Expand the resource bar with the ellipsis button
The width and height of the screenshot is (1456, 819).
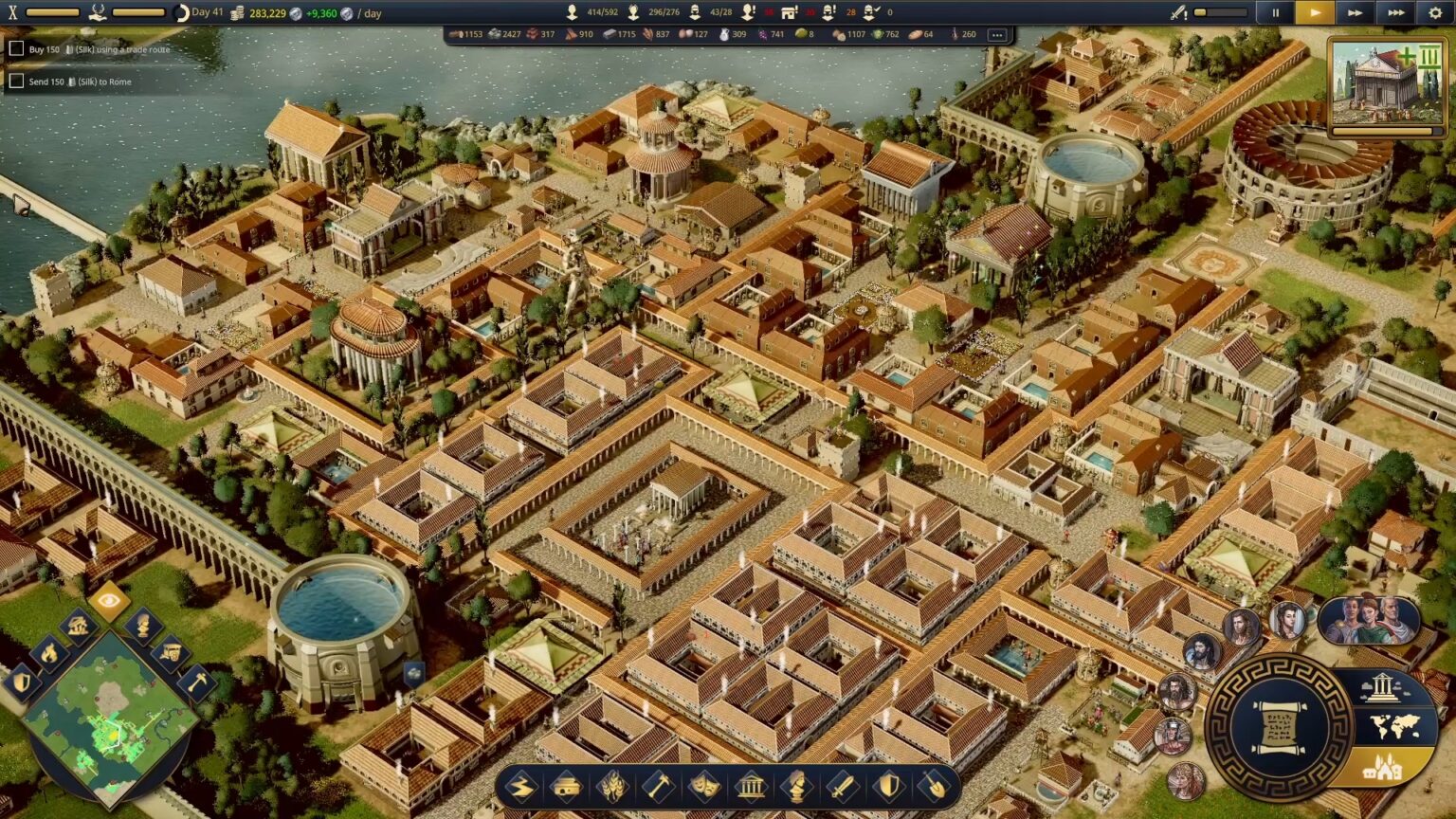click(997, 34)
